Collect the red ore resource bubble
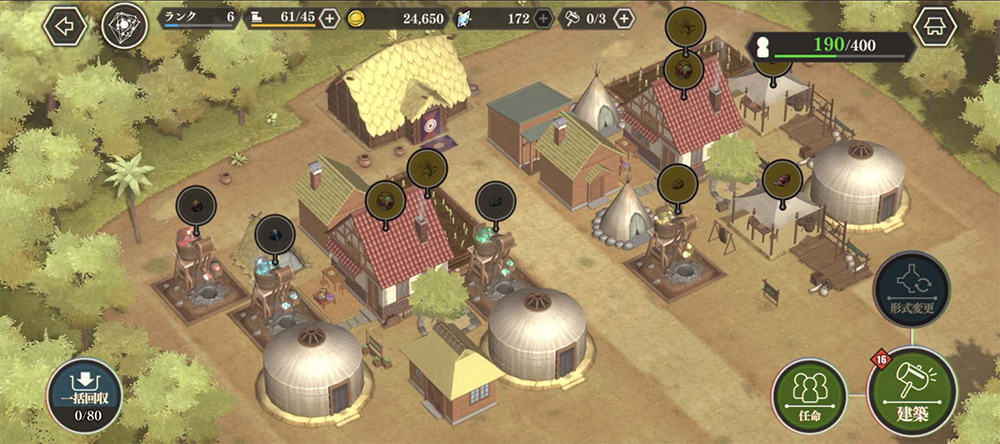 tap(196, 206)
